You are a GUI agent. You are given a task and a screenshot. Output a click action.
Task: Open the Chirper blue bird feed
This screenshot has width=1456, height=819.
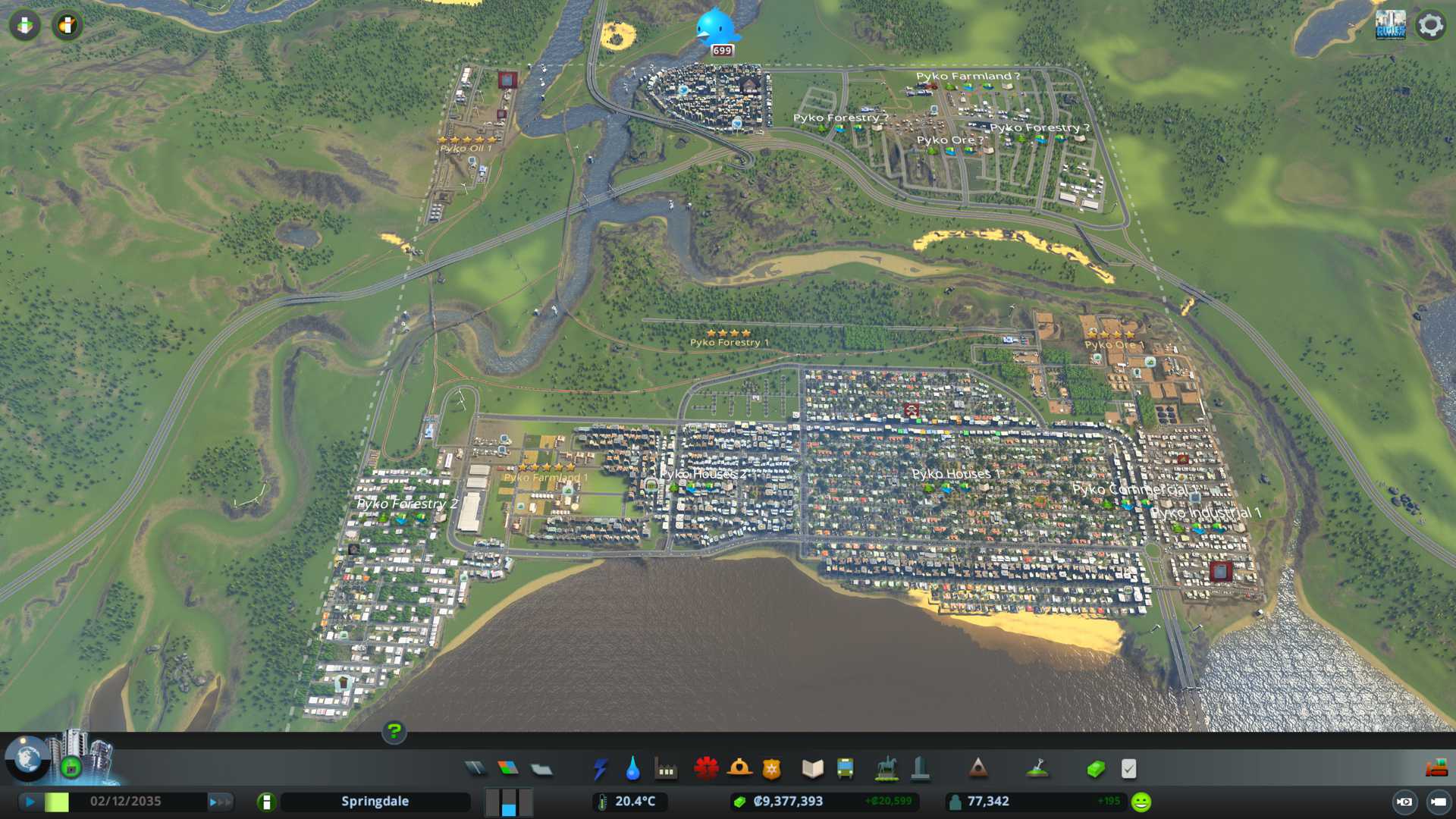[x=716, y=29]
